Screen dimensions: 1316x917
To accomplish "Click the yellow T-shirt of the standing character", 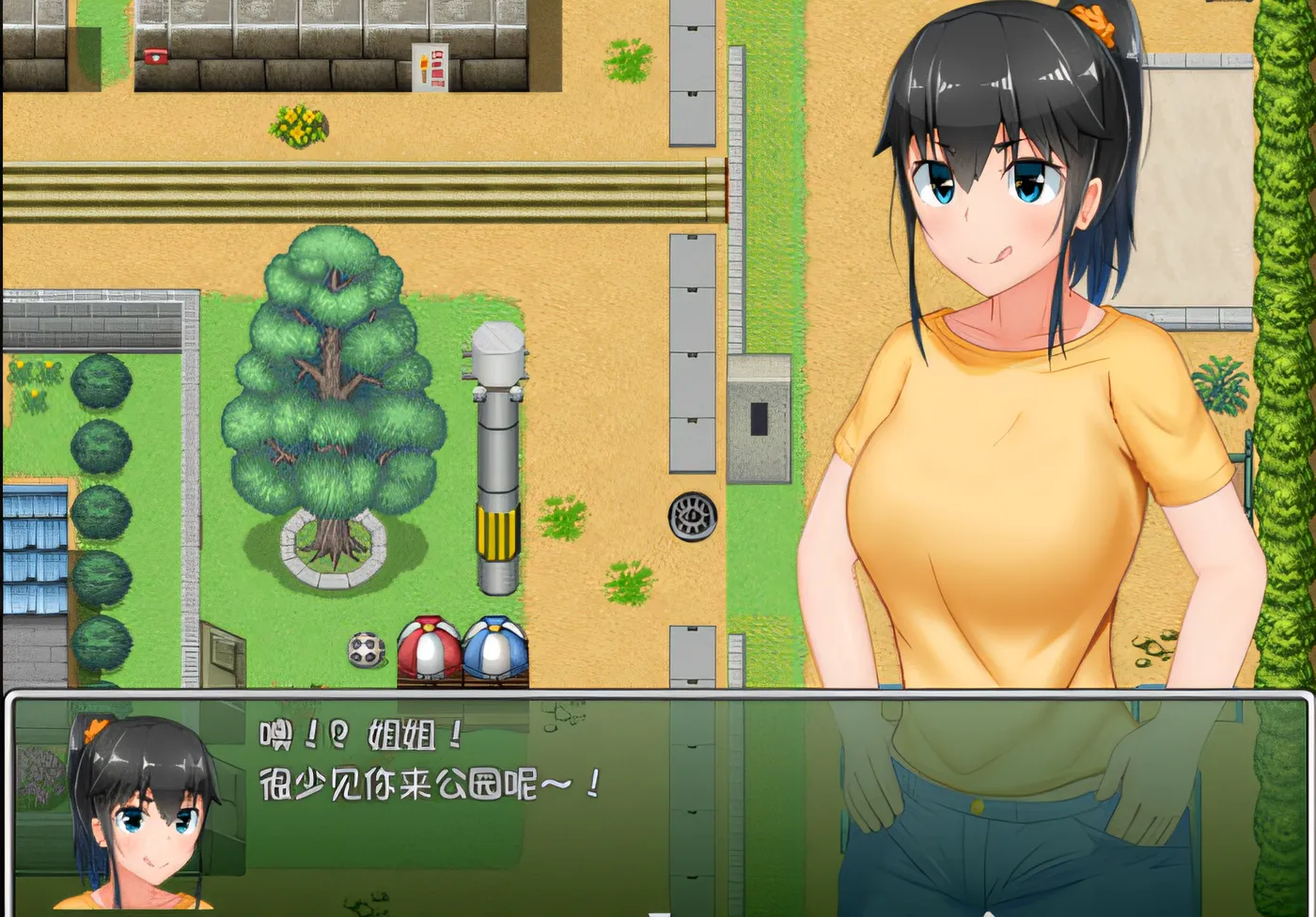I will (1015, 498).
